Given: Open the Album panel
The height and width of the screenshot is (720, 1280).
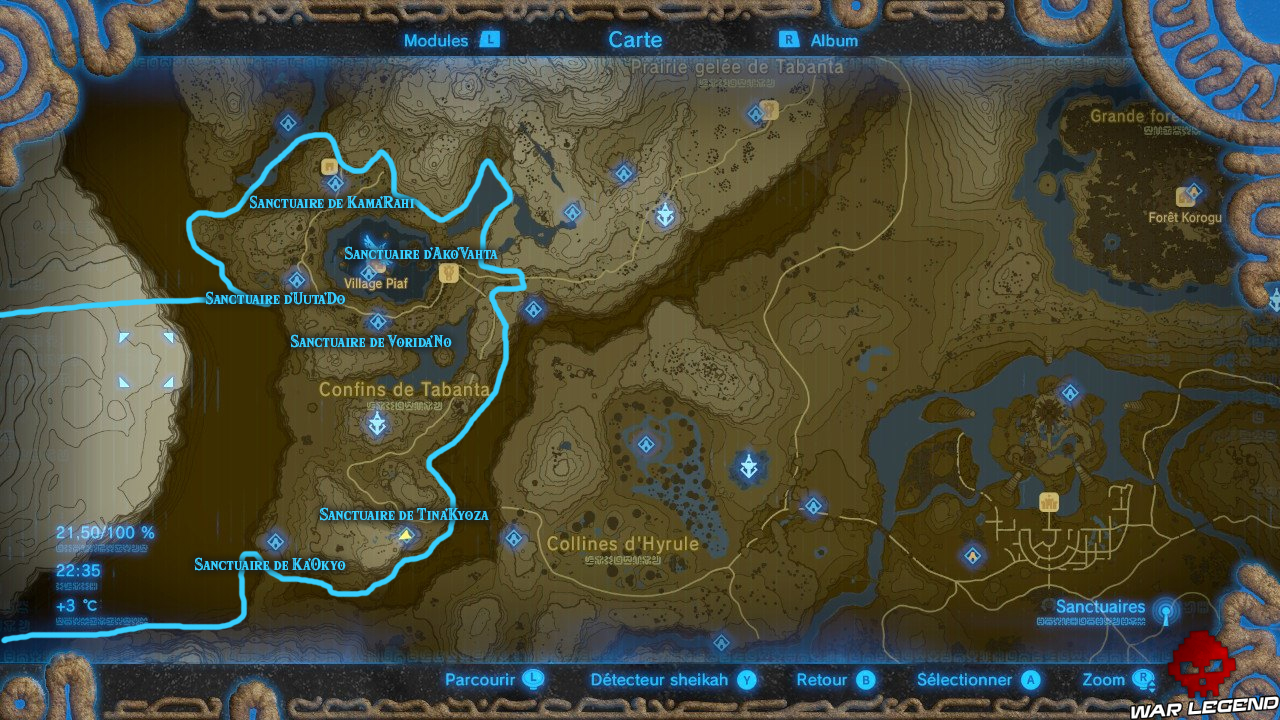Looking at the screenshot, I should click(835, 40).
